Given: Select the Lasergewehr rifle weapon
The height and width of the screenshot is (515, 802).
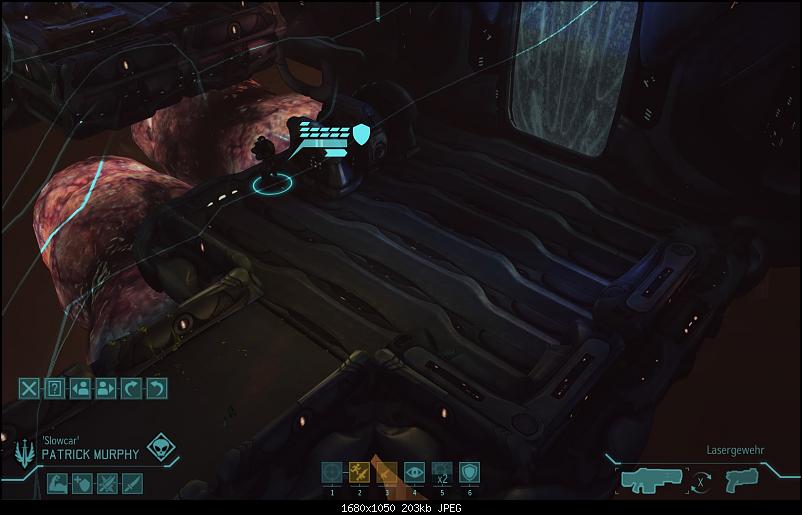Looking at the screenshot, I should [x=652, y=479].
